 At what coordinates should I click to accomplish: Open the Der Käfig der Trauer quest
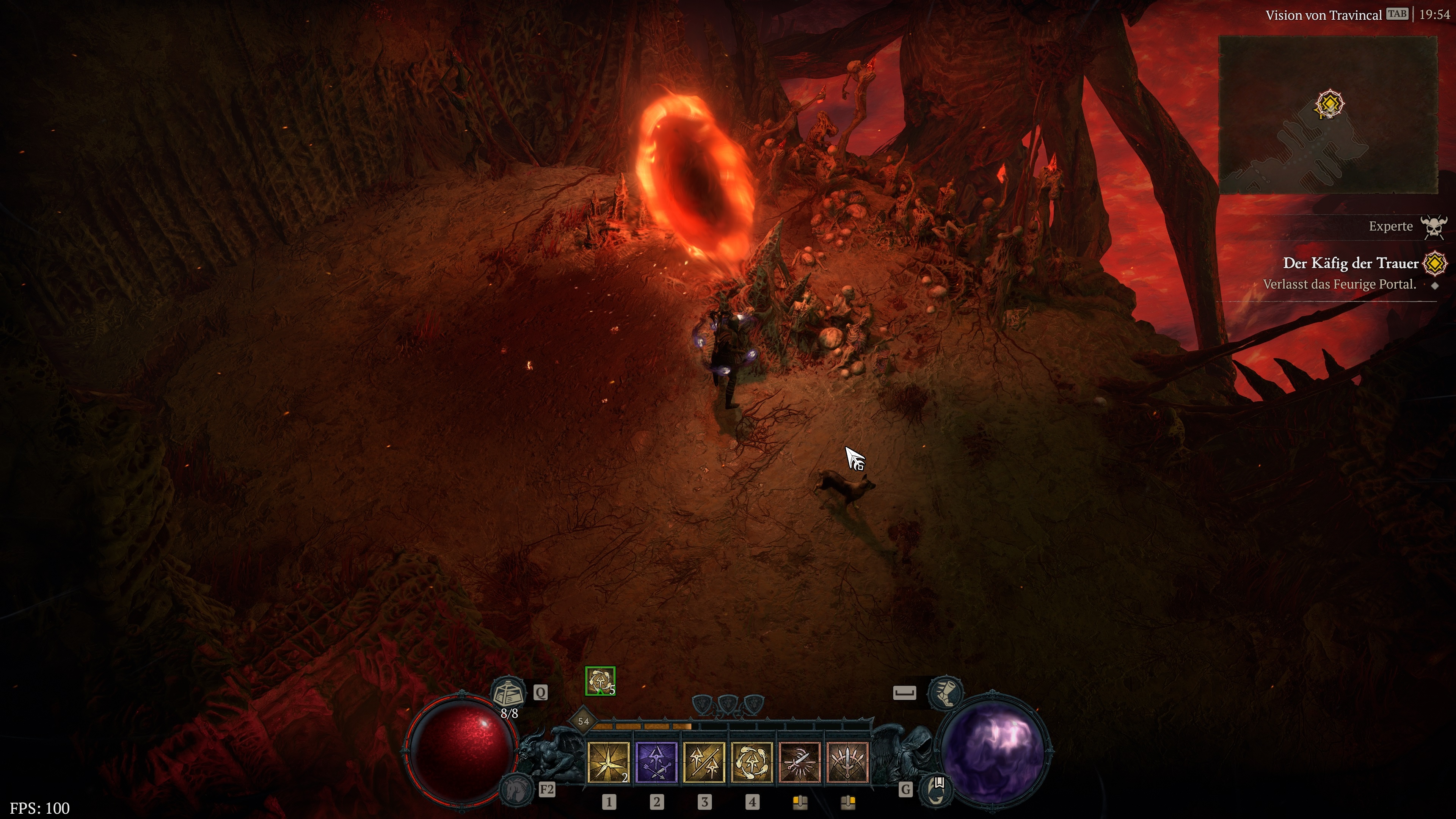pos(1350,264)
